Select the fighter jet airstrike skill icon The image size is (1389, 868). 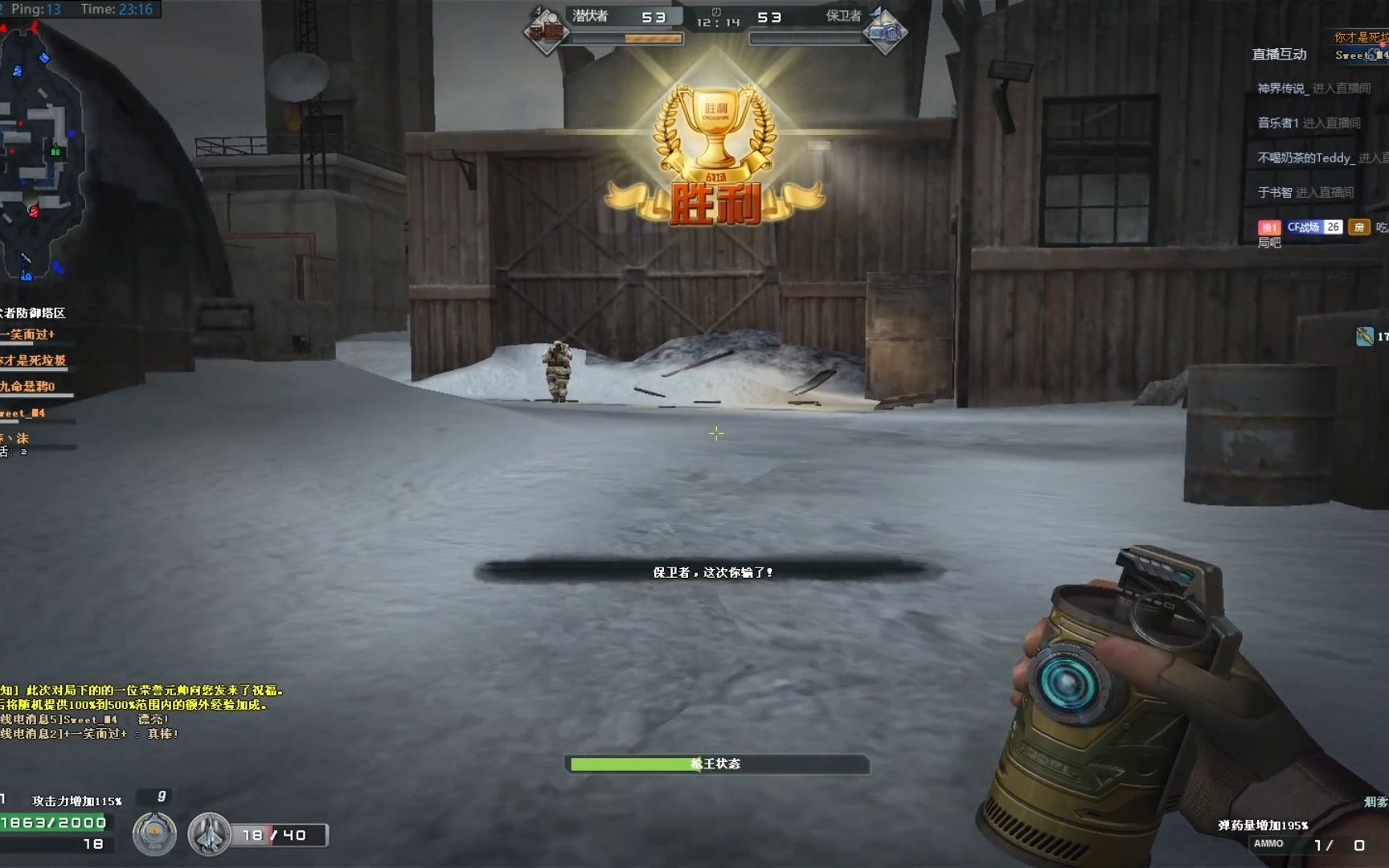click(x=209, y=834)
